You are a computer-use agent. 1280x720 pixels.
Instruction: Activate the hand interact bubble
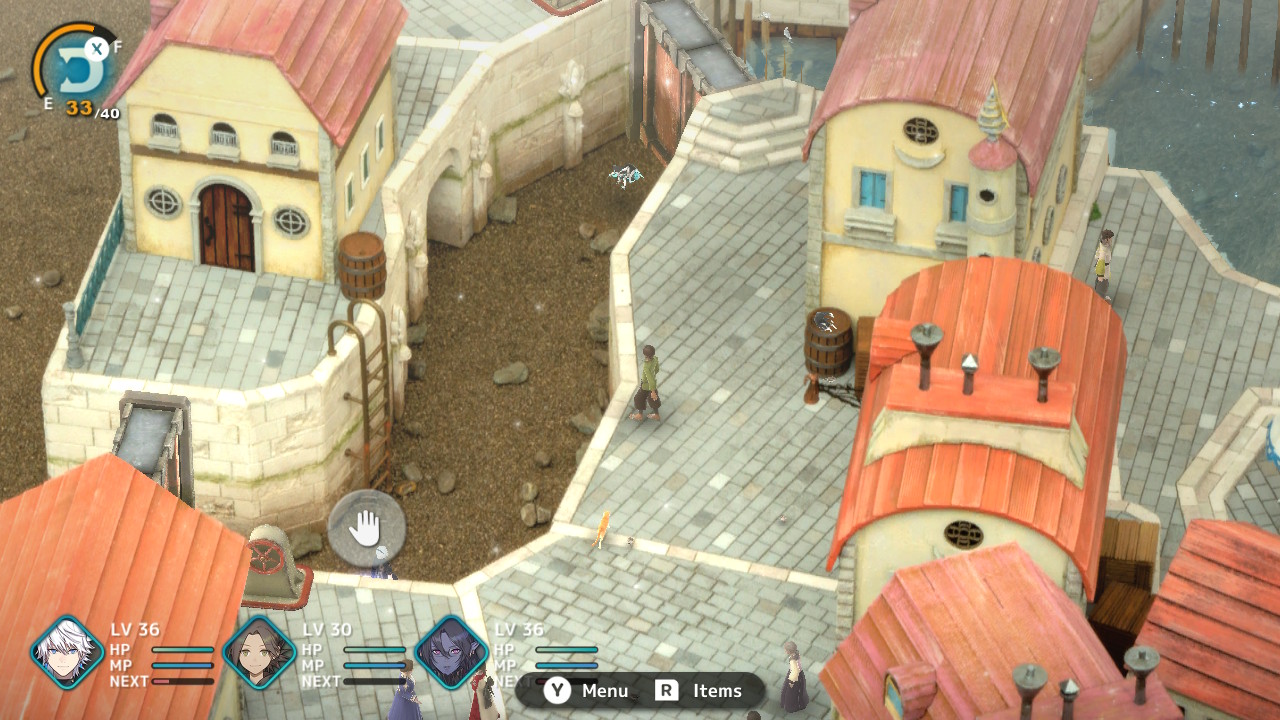click(x=366, y=527)
